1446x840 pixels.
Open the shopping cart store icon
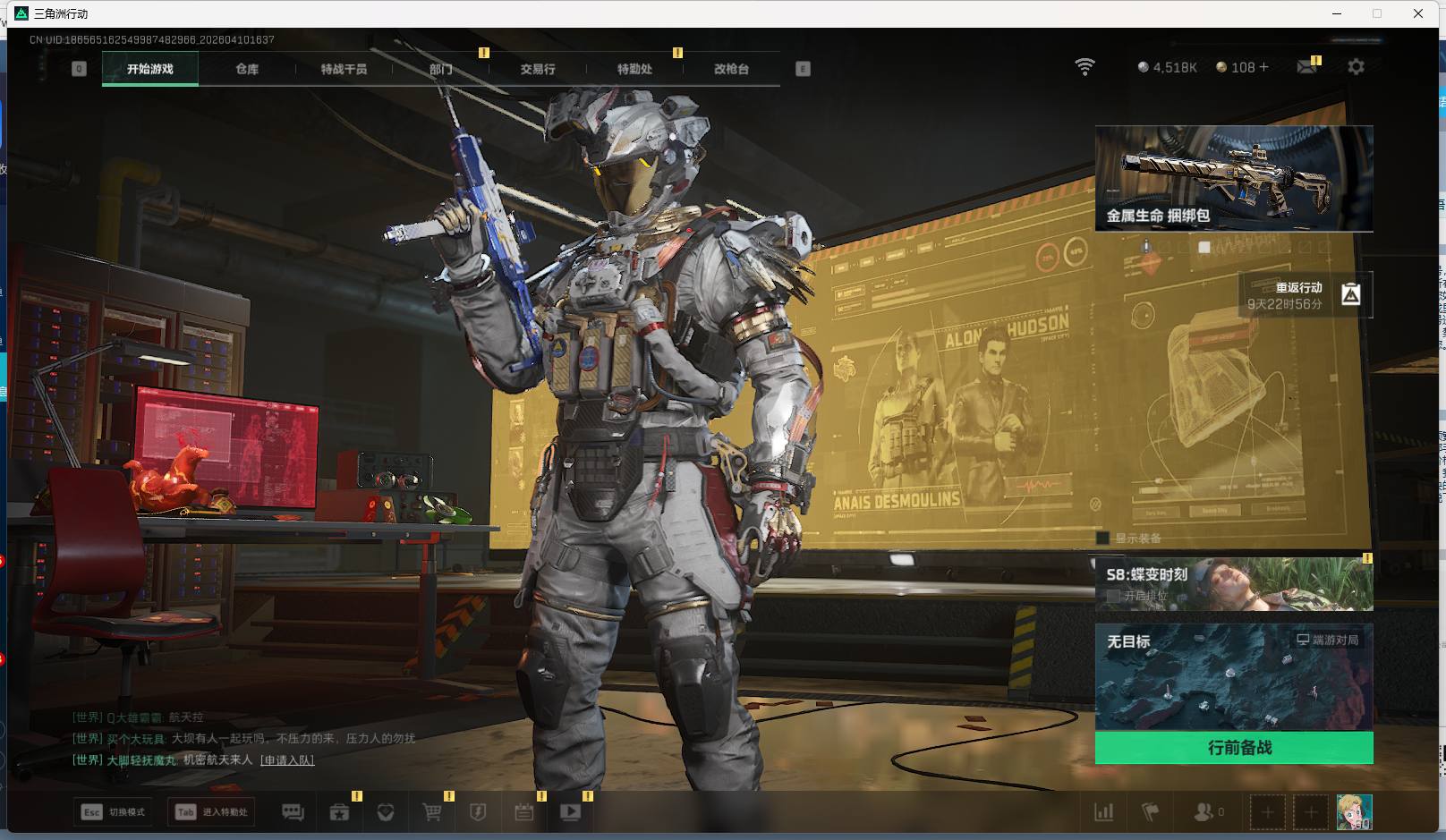click(431, 812)
